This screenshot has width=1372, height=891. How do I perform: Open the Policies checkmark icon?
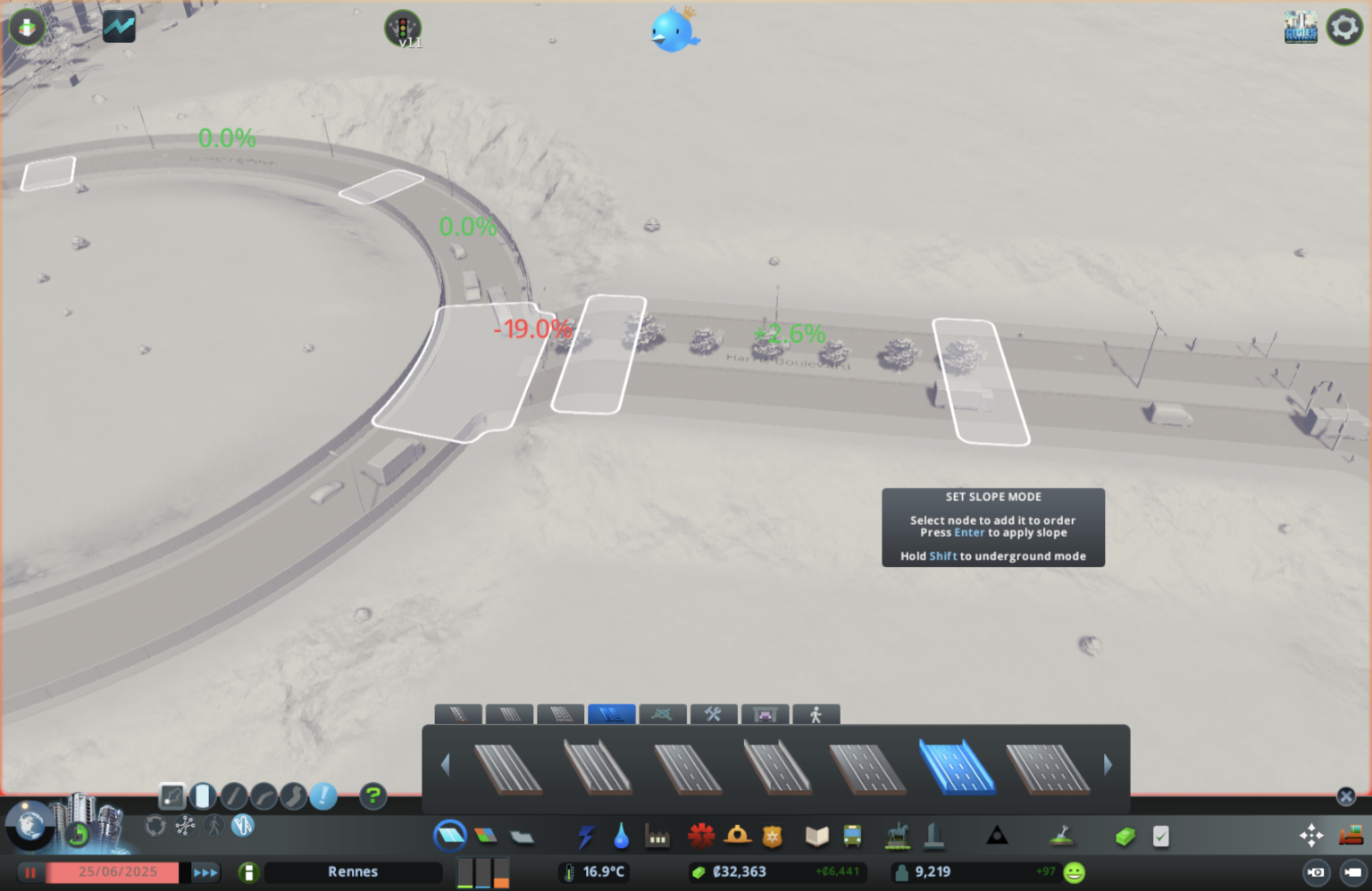(1160, 836)
